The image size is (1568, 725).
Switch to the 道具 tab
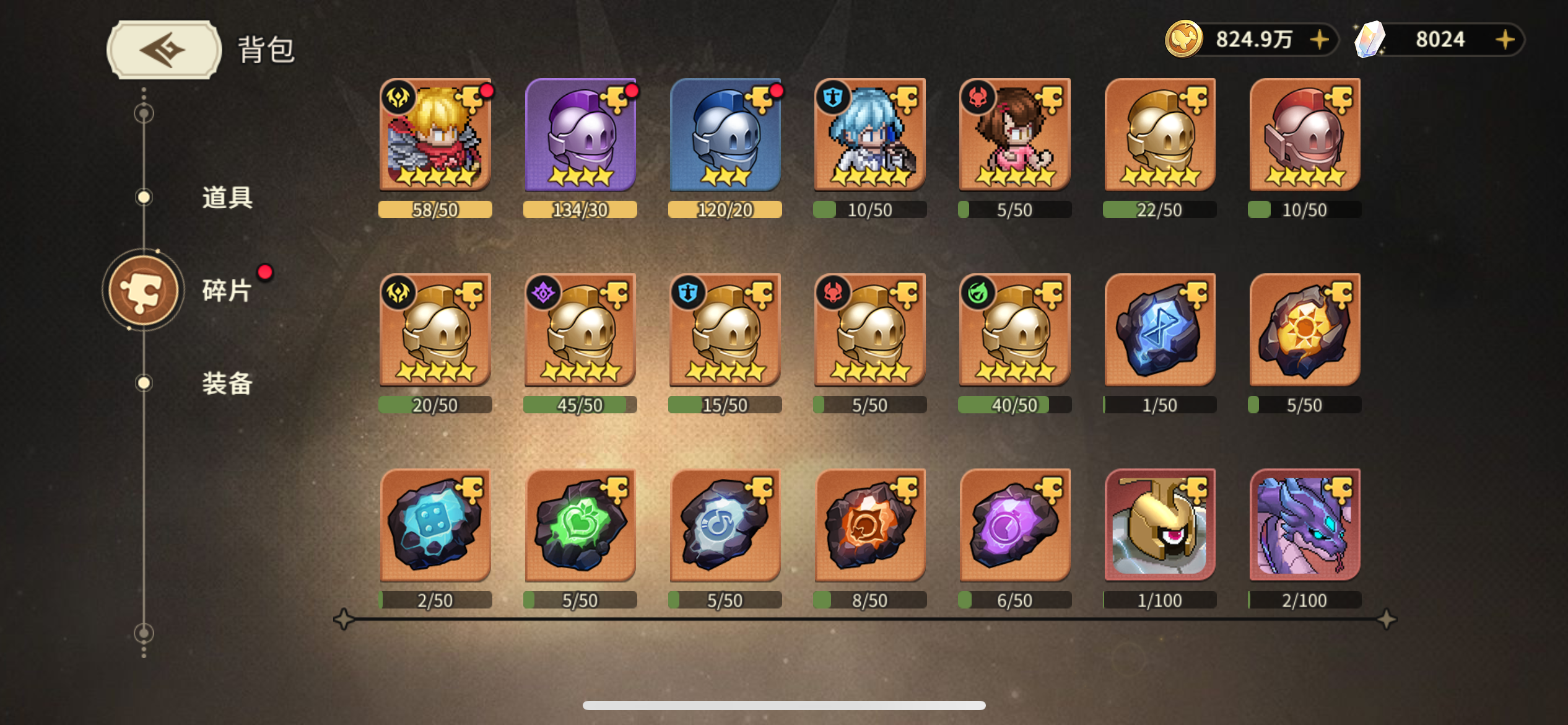(226, 198)
